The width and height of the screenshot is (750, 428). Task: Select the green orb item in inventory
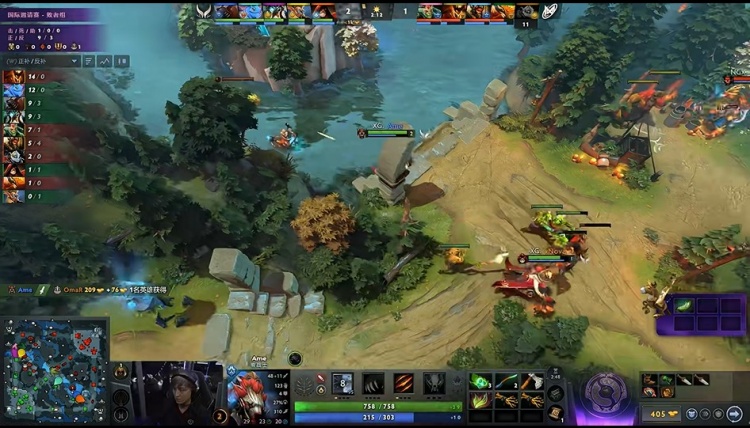coord(481,381)
